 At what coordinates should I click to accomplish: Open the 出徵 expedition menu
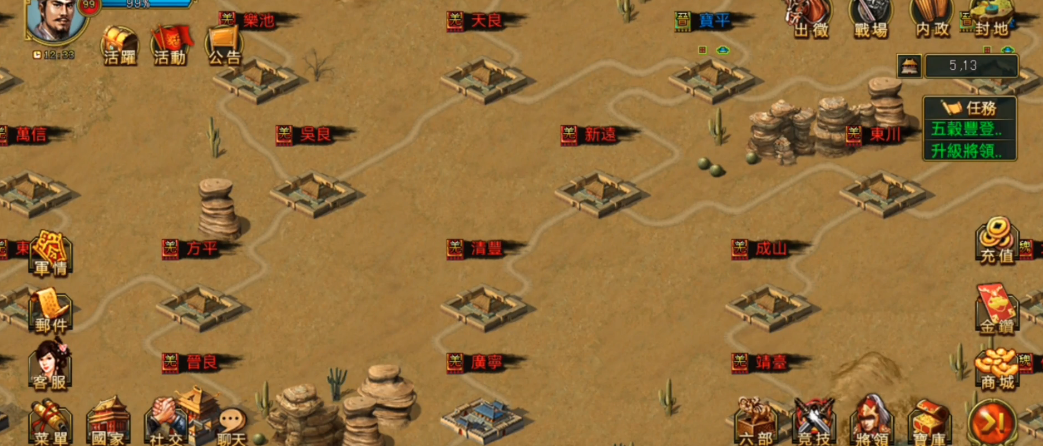tap(811, 18)
